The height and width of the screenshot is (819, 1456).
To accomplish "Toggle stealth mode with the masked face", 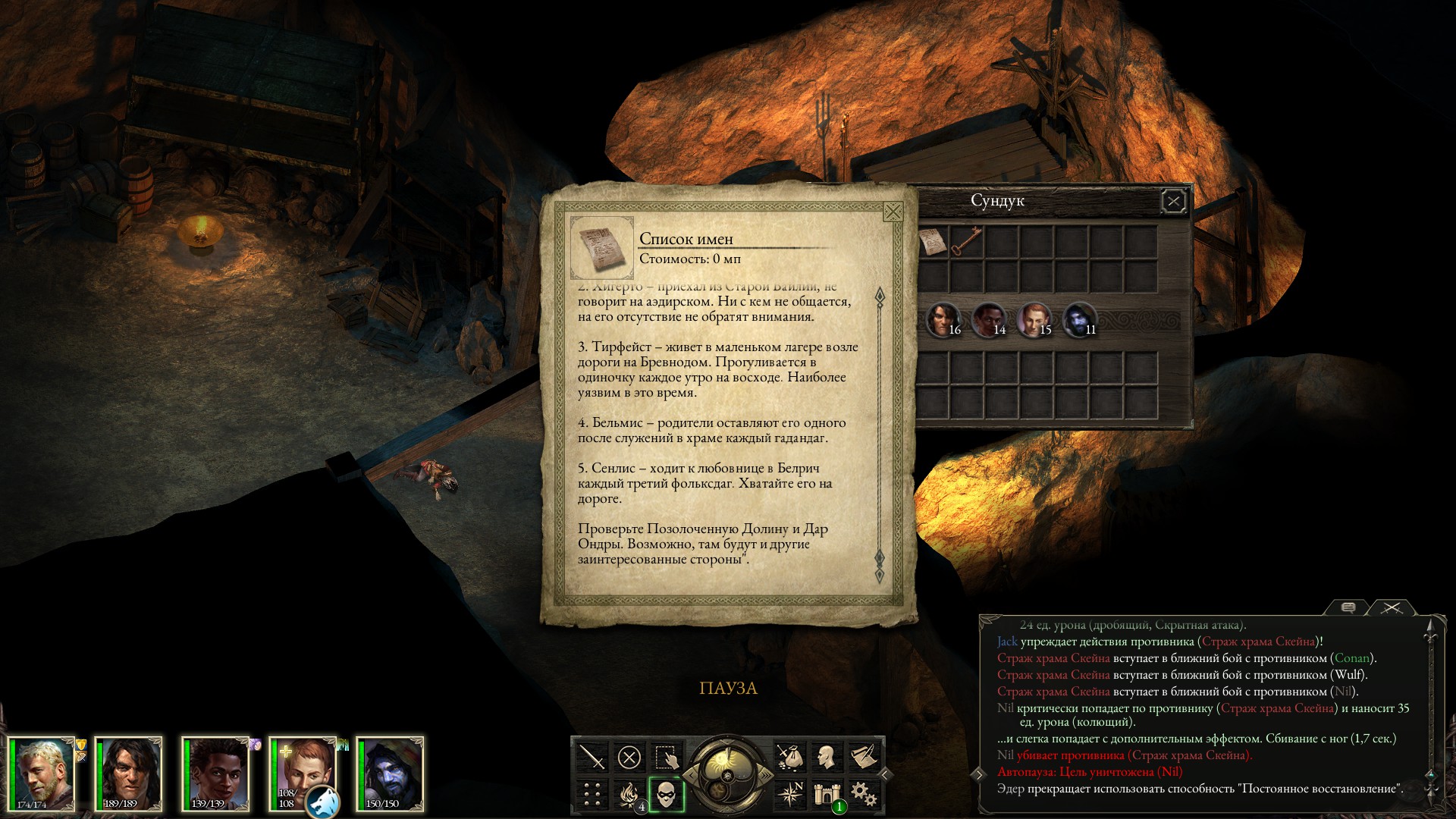I will [x=666, y=794].
